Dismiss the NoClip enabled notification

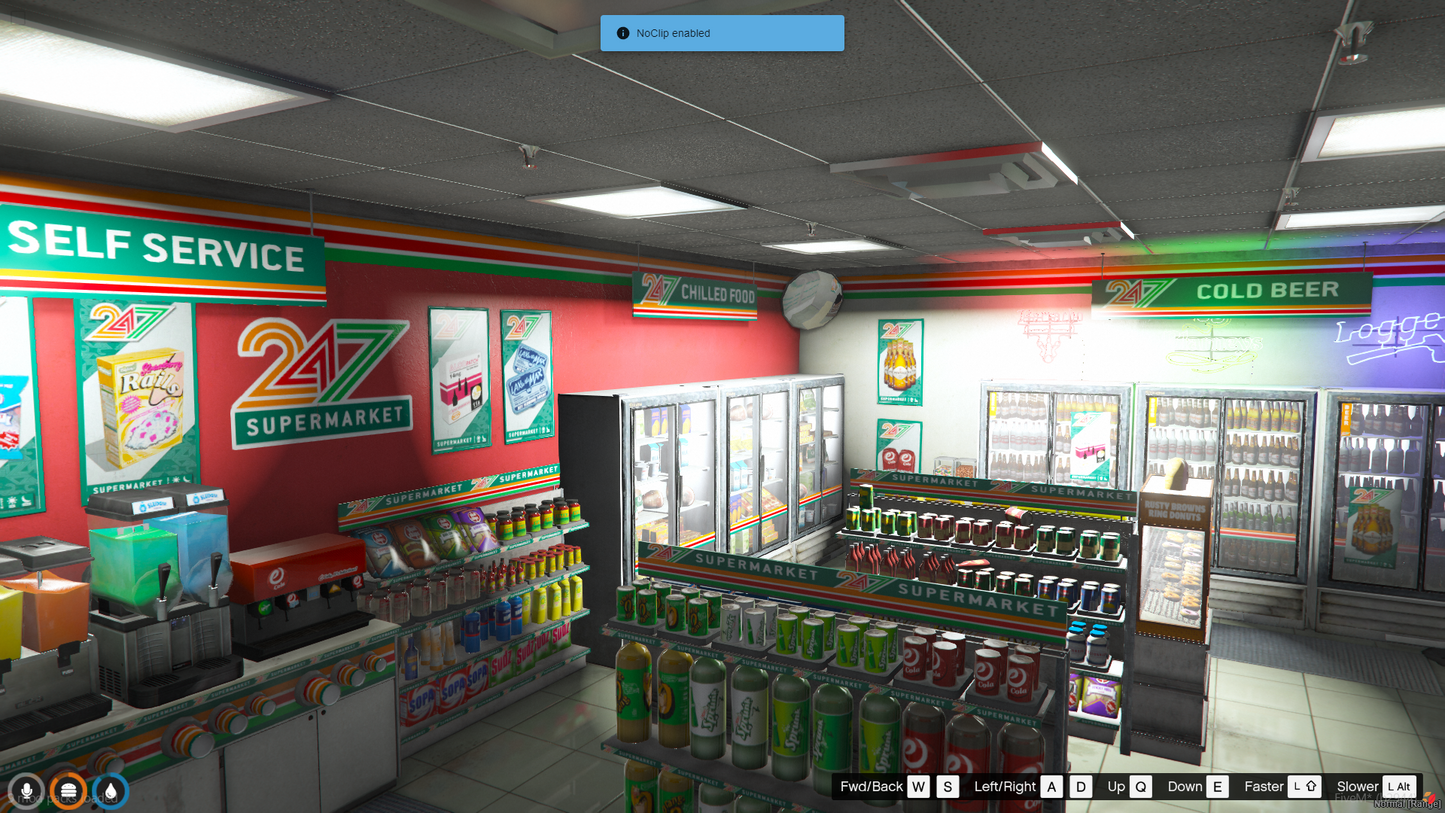[x=721, y=33]
